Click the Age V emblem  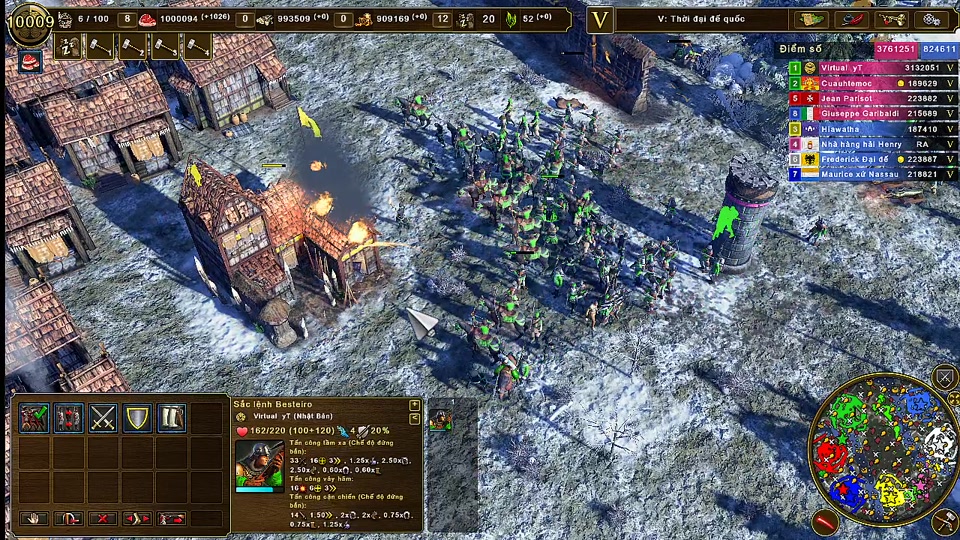coord(600,20)
